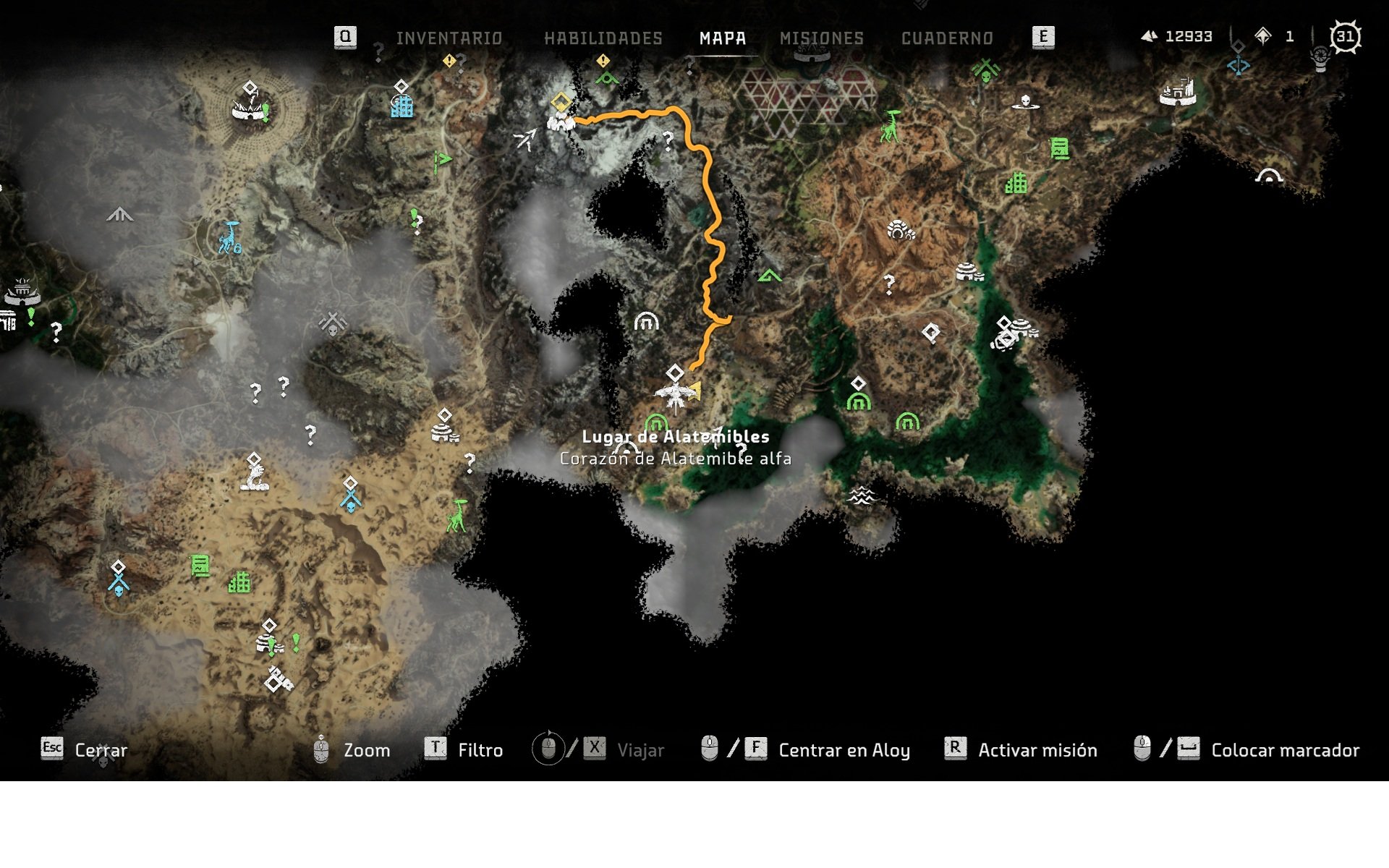Choose Centrar en Aloy
Screen dimensions: 1389x868
tap(844, 750)
